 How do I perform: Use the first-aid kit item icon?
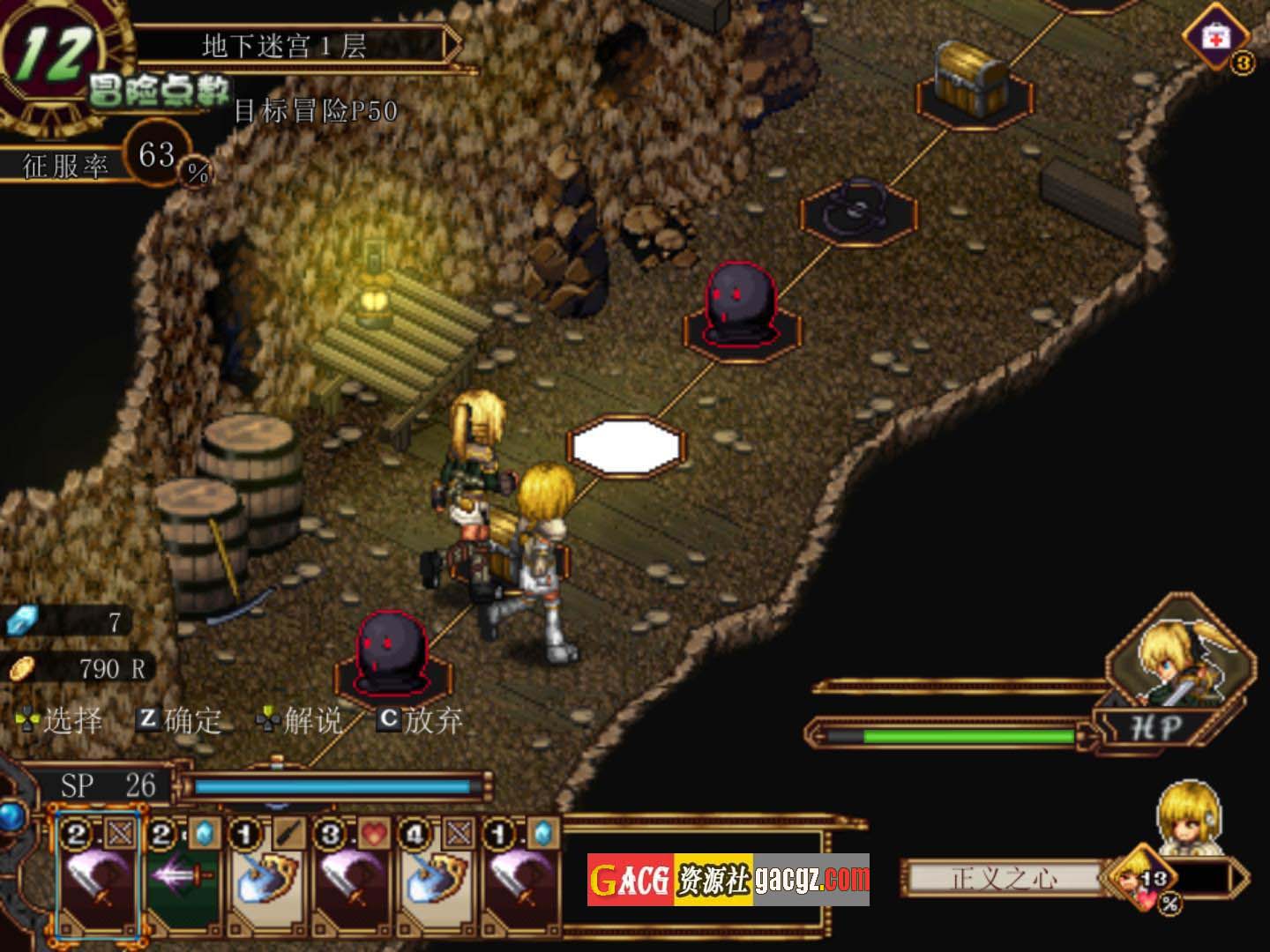[x=1216, y=39]
